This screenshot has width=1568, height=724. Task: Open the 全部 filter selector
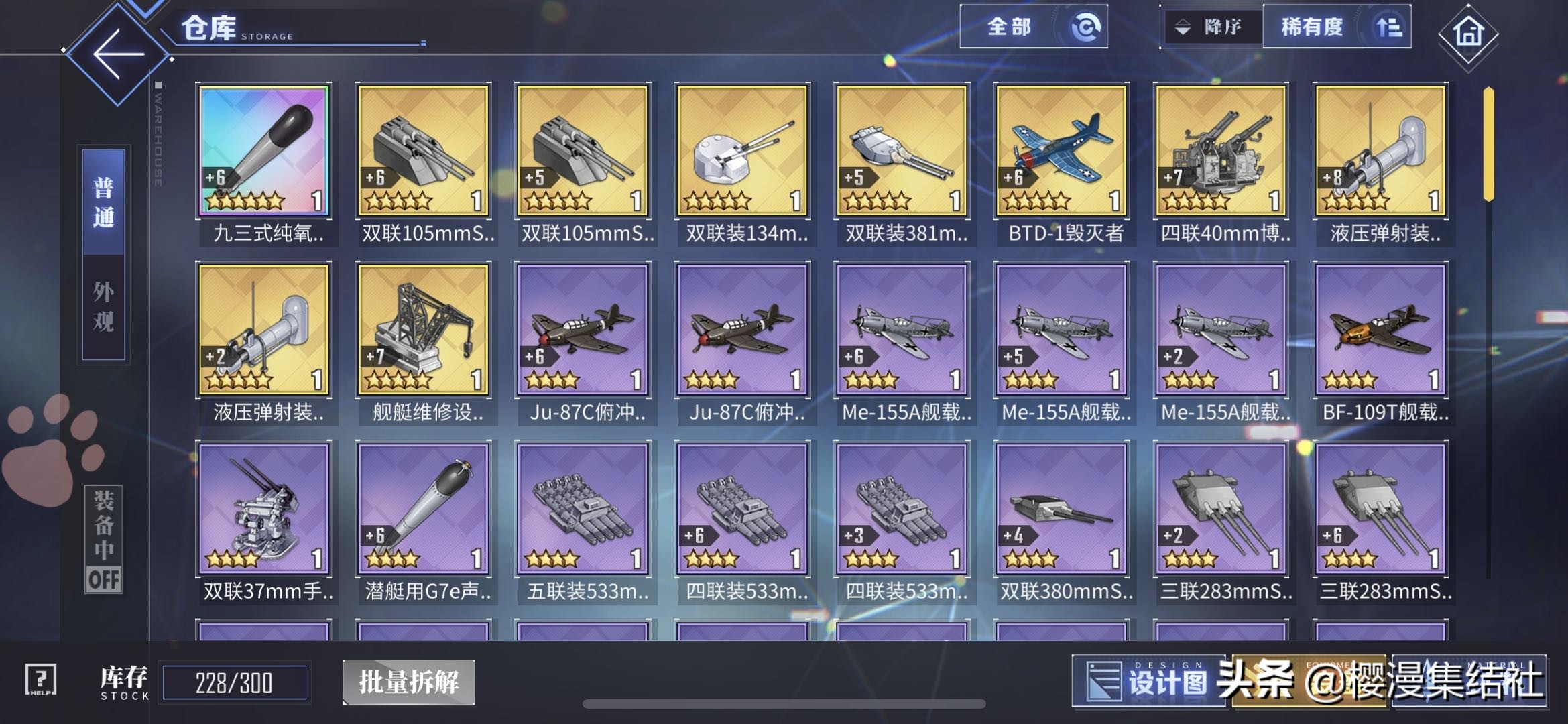pyautogui.click(x=1032, y=27)
